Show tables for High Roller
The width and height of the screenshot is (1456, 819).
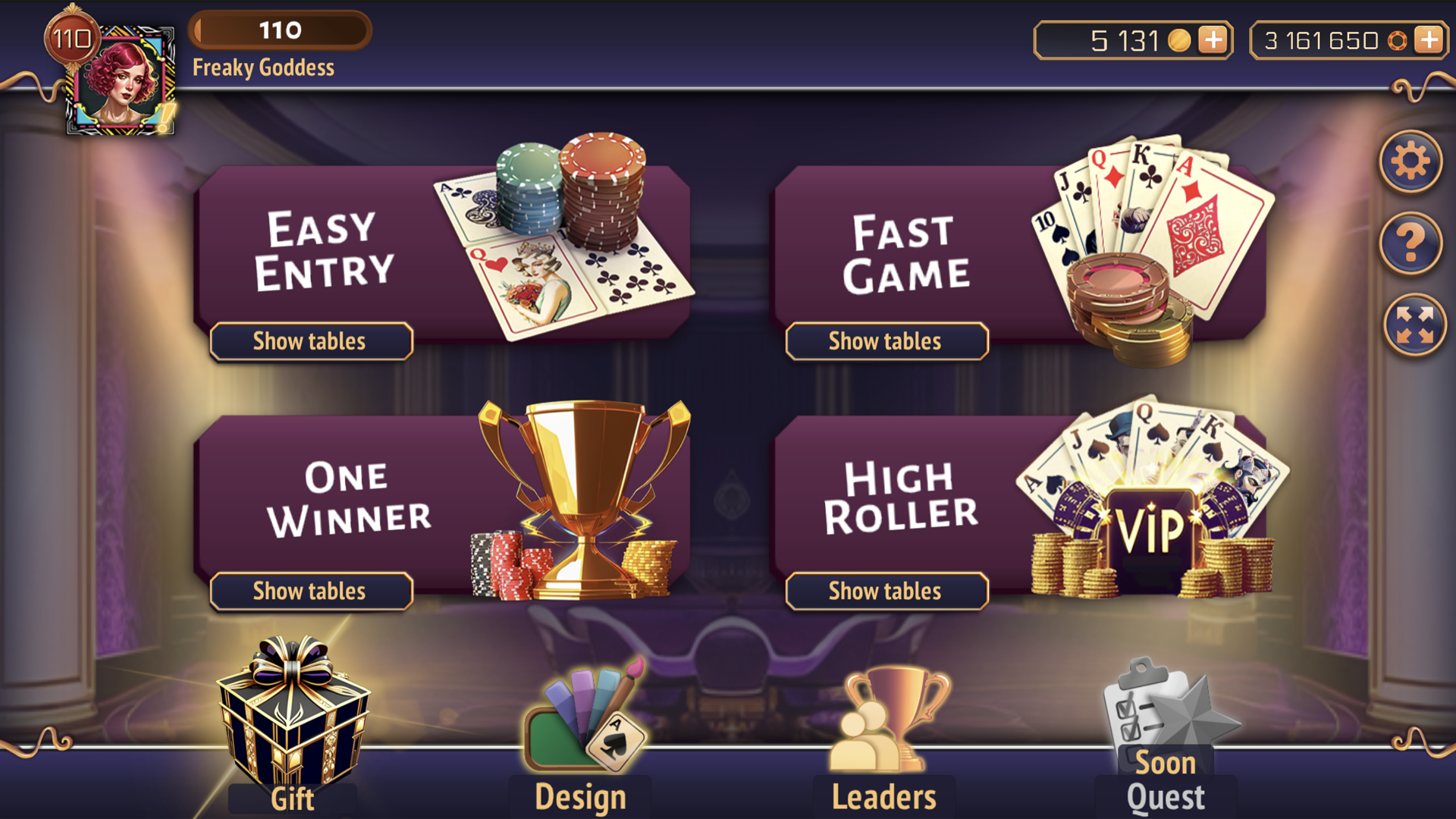(886, 591)
